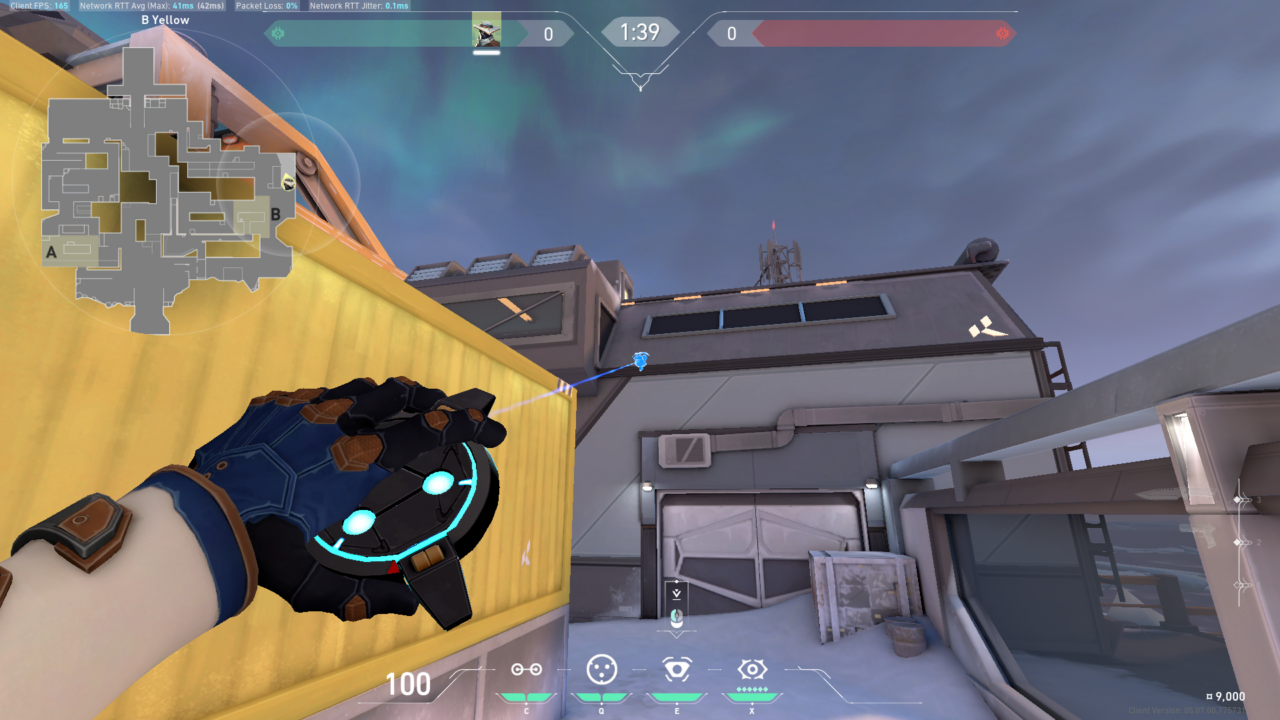
Task: Click the A site marker on the minimap
Action: [x=49, y=252]
